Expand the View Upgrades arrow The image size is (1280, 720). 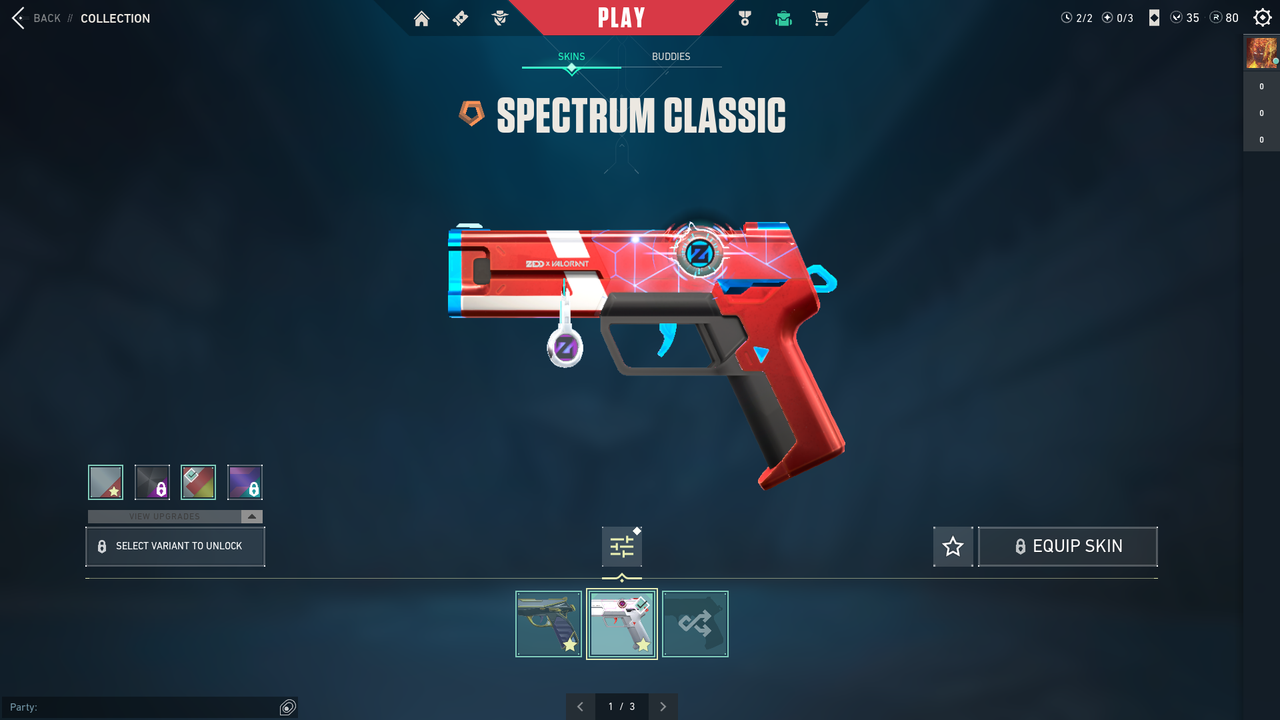click(x=252, y=517)
